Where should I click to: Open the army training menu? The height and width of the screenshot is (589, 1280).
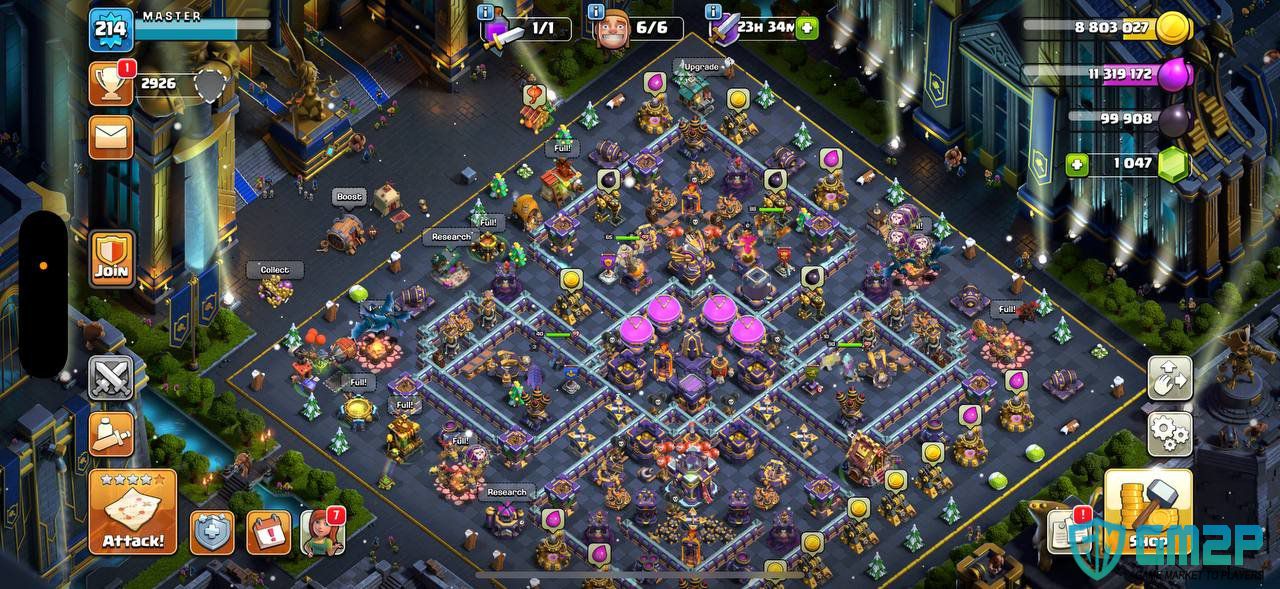click(111, 433)
